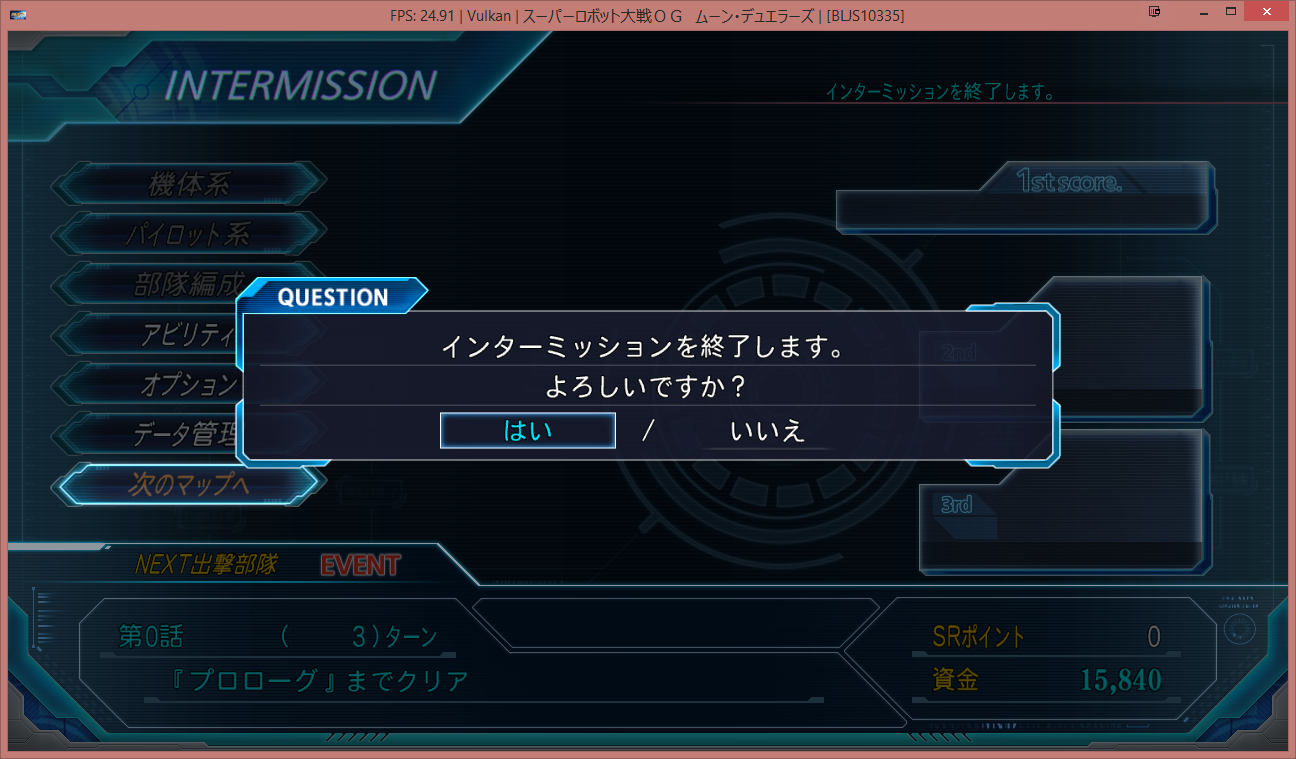Choose いいえ to cancel the prompt

click(x=767, y=431)
